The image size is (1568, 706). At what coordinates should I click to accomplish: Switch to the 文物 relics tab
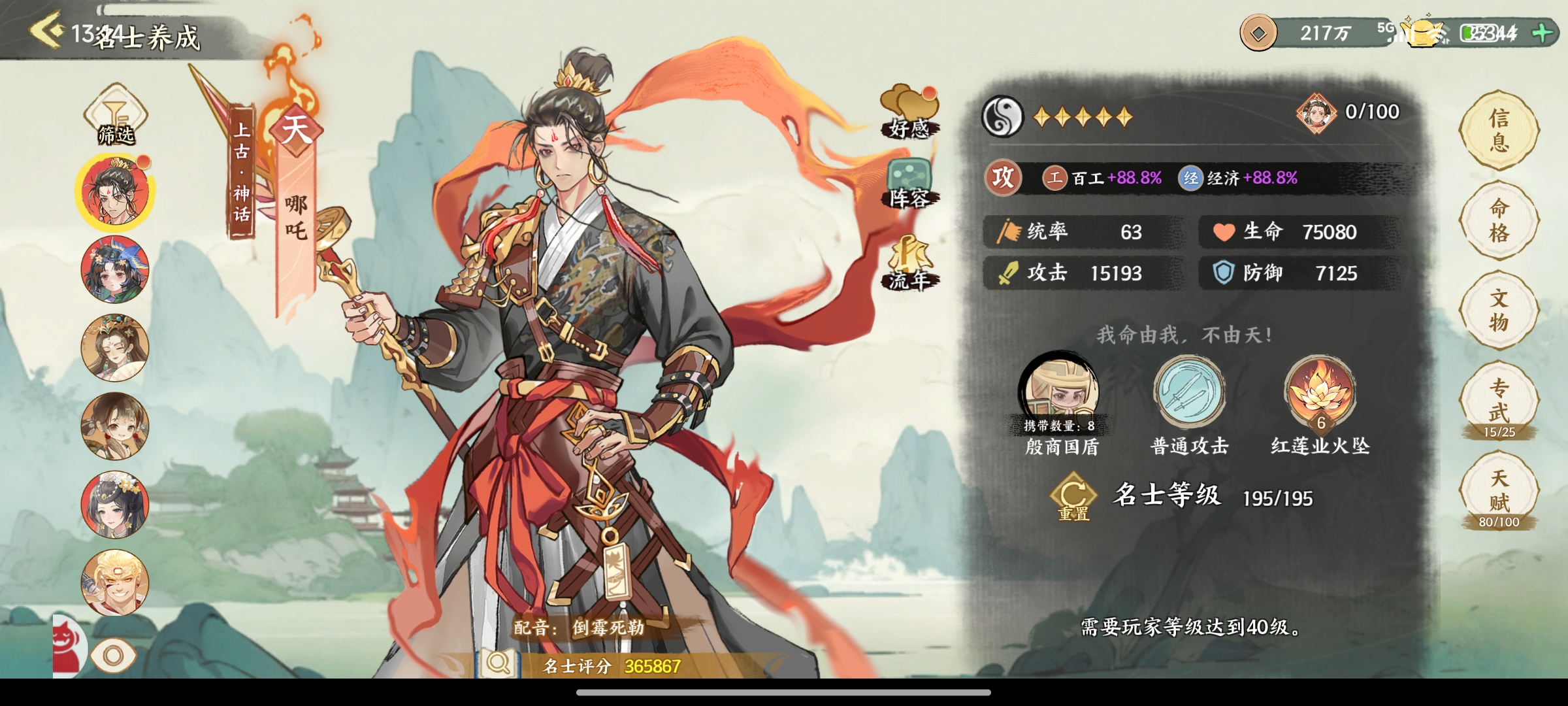coord(1499,311)
